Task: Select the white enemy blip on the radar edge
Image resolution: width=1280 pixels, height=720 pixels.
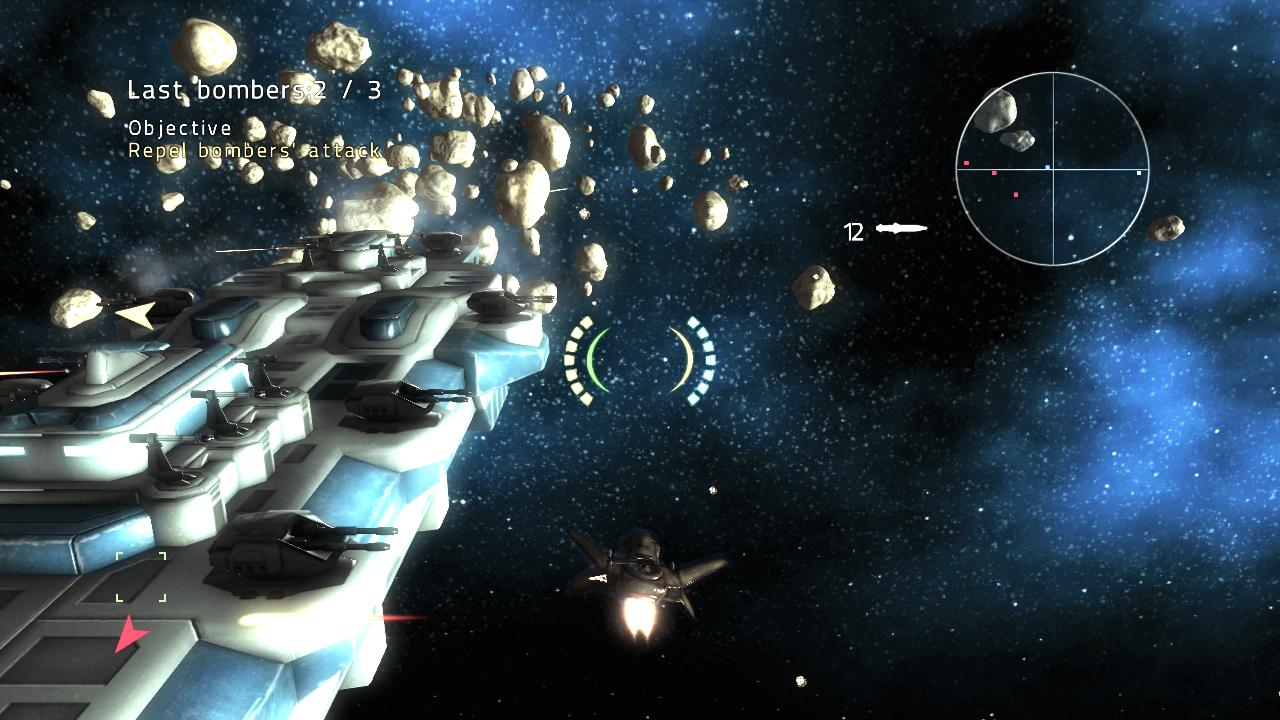Action: point(1139,173)
